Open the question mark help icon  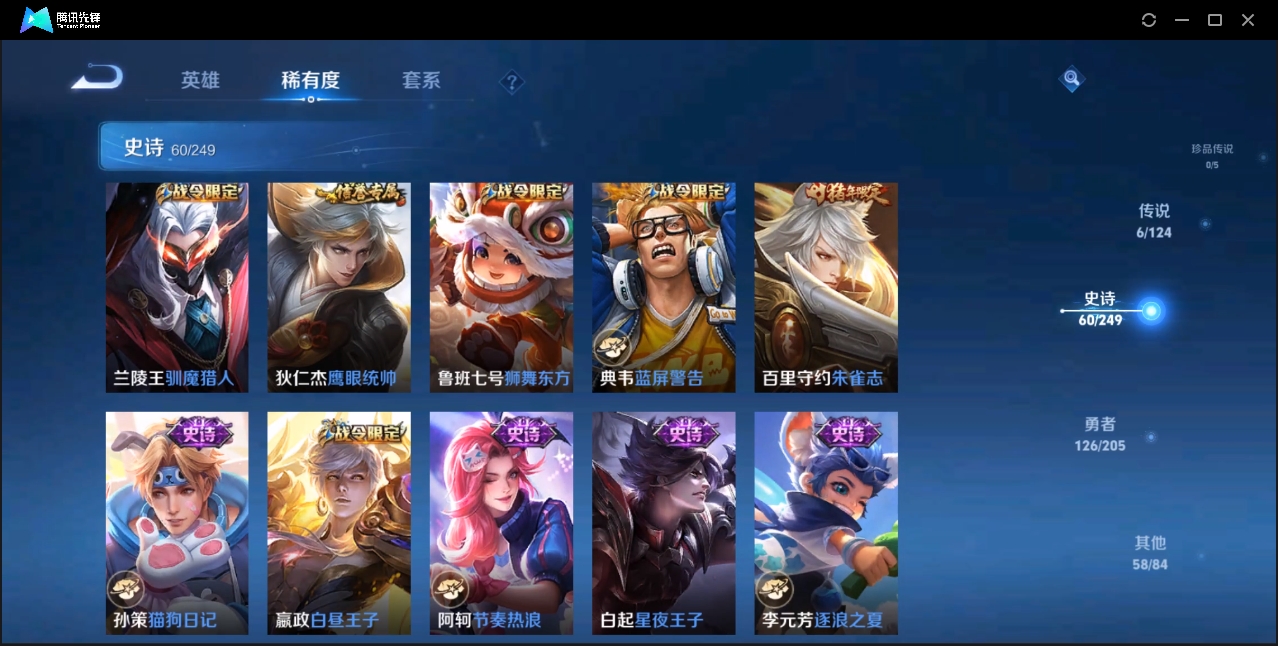(x=511, y=82)
